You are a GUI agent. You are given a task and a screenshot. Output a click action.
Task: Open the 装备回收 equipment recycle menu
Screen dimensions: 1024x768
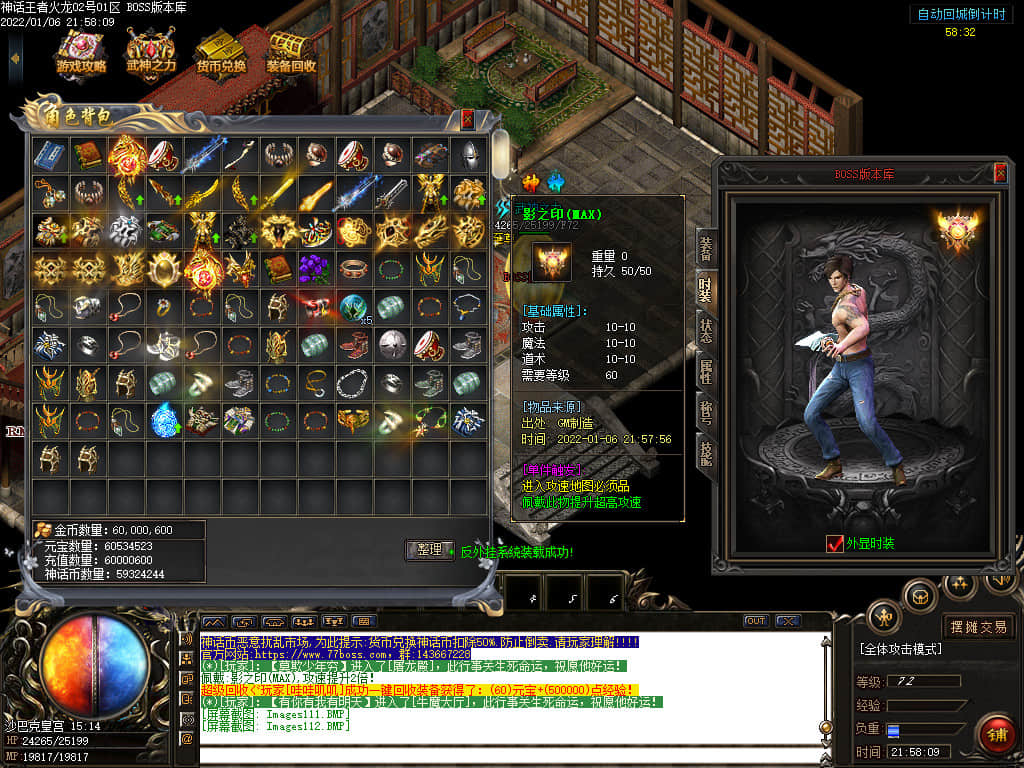pyautogui.click(x=291, y=54)
